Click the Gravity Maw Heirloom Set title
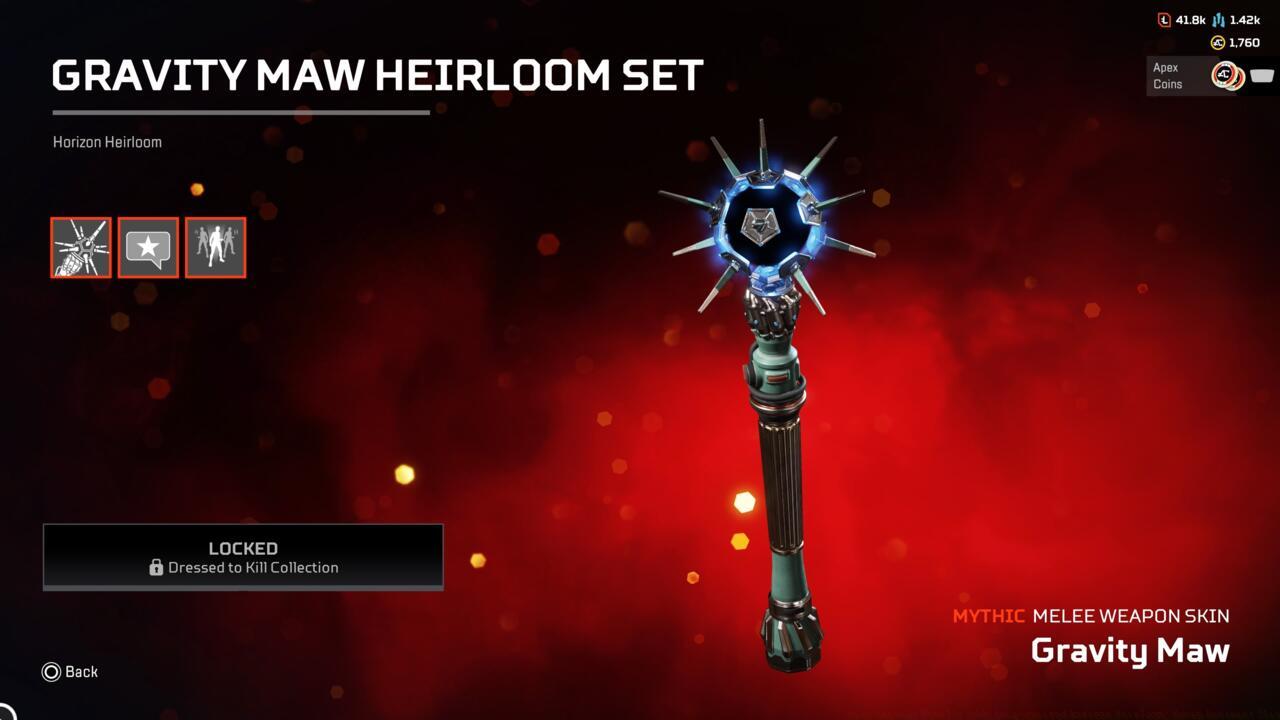Screen dimensions: 1280x720 [377, 74]
